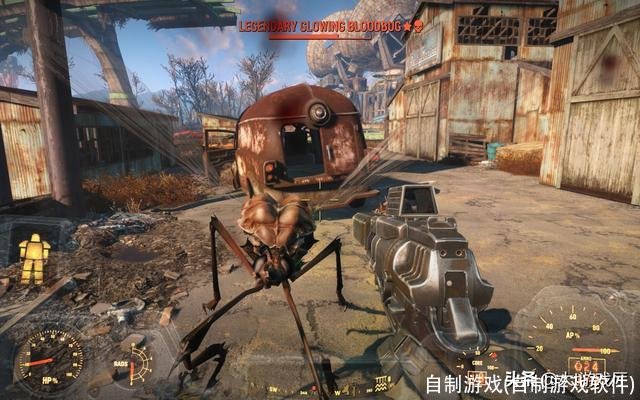
Task: Click the yellow power armor status icon
Action: point(35,259)
